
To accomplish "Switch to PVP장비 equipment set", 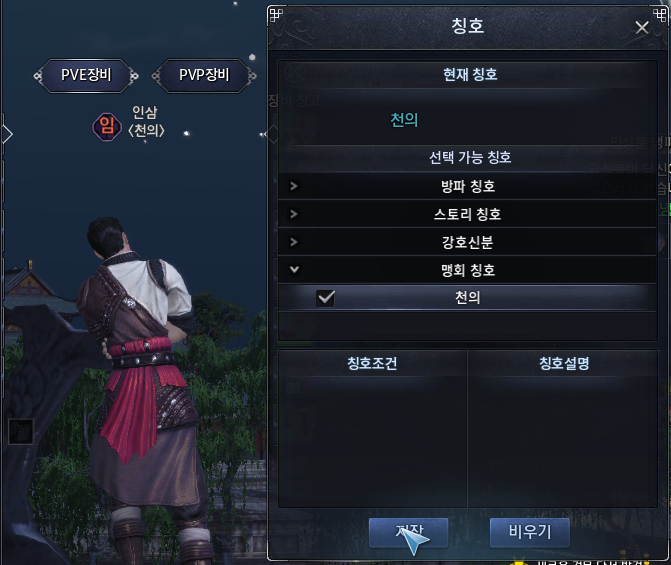I will click(204, 75).
